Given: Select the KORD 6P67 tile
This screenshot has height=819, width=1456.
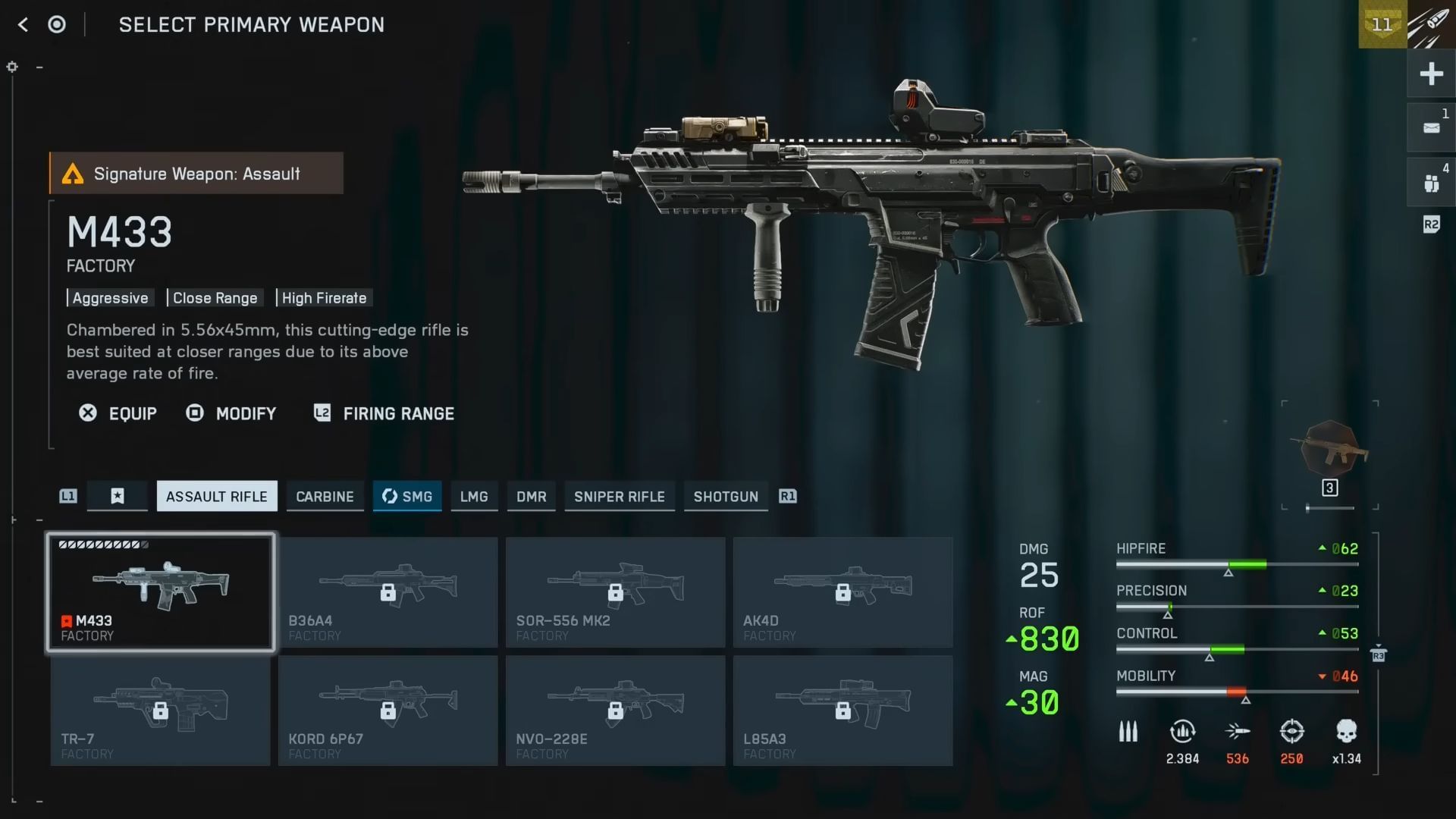Looking at the screenshot, I should pyautogui.click(x=388, y=711).
